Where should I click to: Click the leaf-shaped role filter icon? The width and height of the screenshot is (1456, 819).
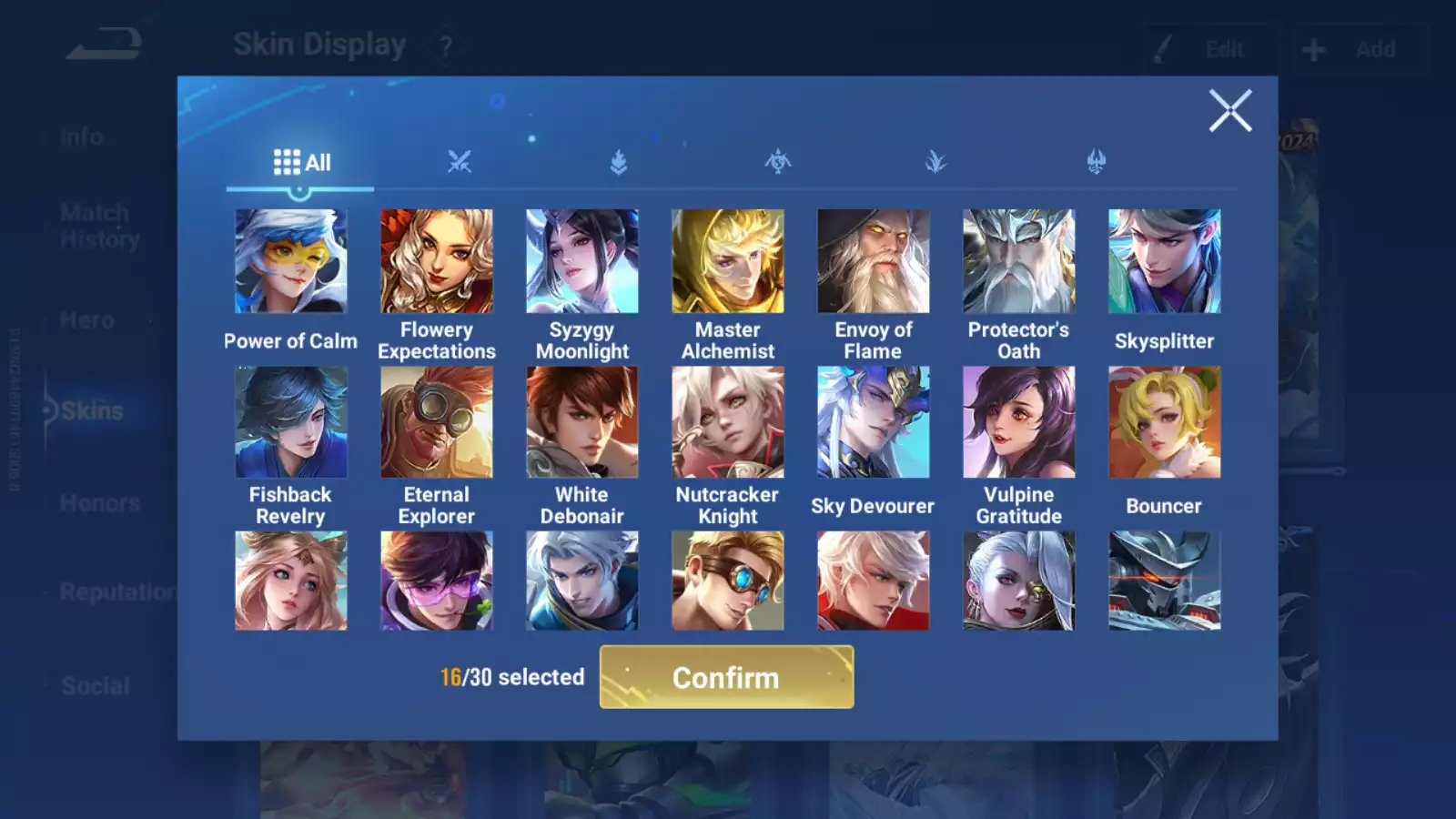tap(937, 159)
